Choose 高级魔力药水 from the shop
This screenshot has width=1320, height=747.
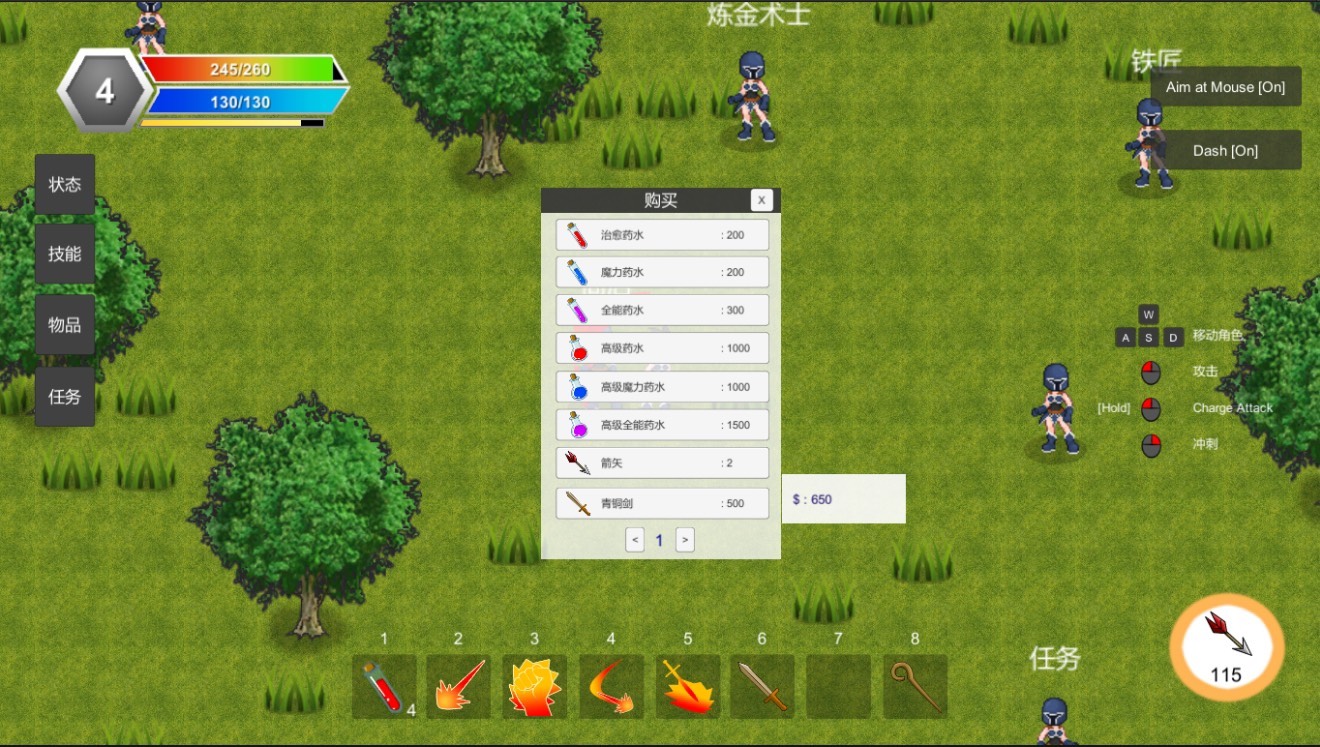pyautogui.click(x=662, y=387)
